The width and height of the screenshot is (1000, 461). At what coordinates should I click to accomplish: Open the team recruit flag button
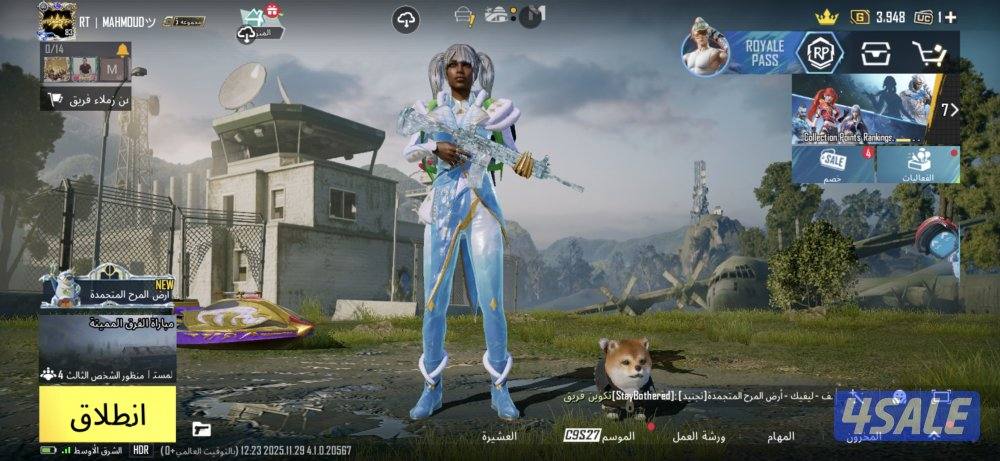[x=89, y=99]
